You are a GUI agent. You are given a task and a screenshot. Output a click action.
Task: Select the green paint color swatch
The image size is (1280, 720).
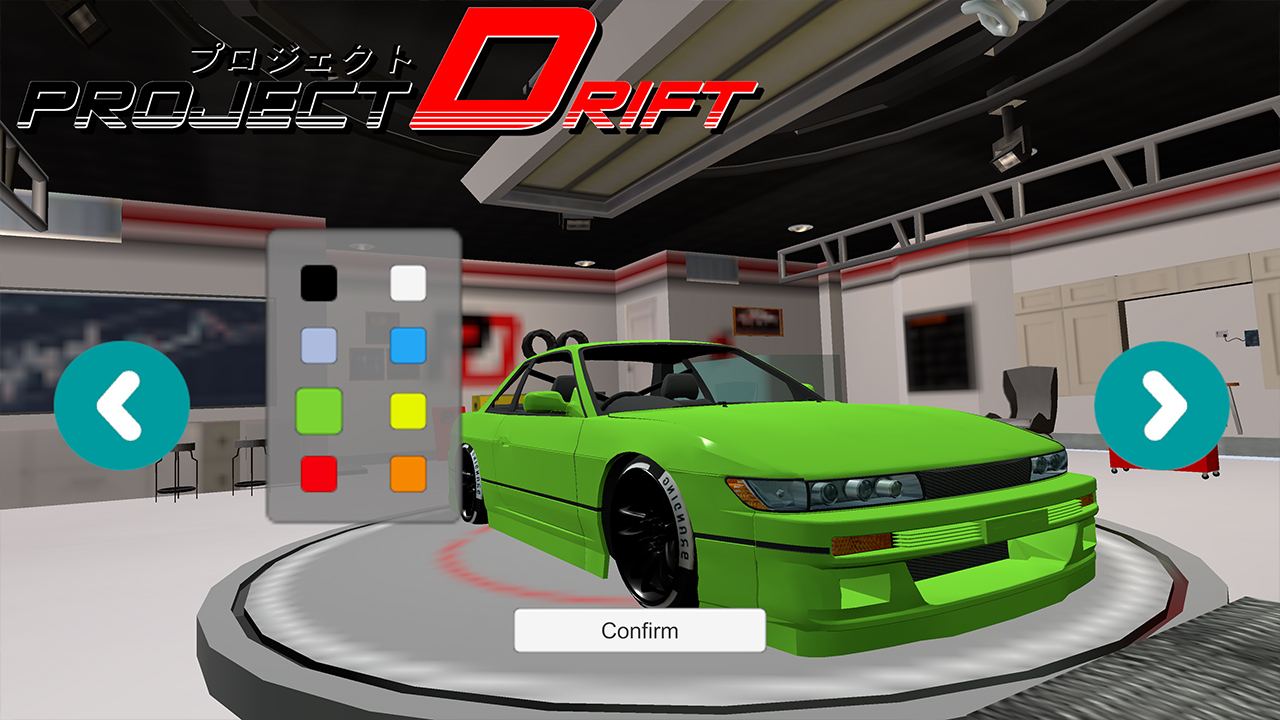(x=318, y=409)
